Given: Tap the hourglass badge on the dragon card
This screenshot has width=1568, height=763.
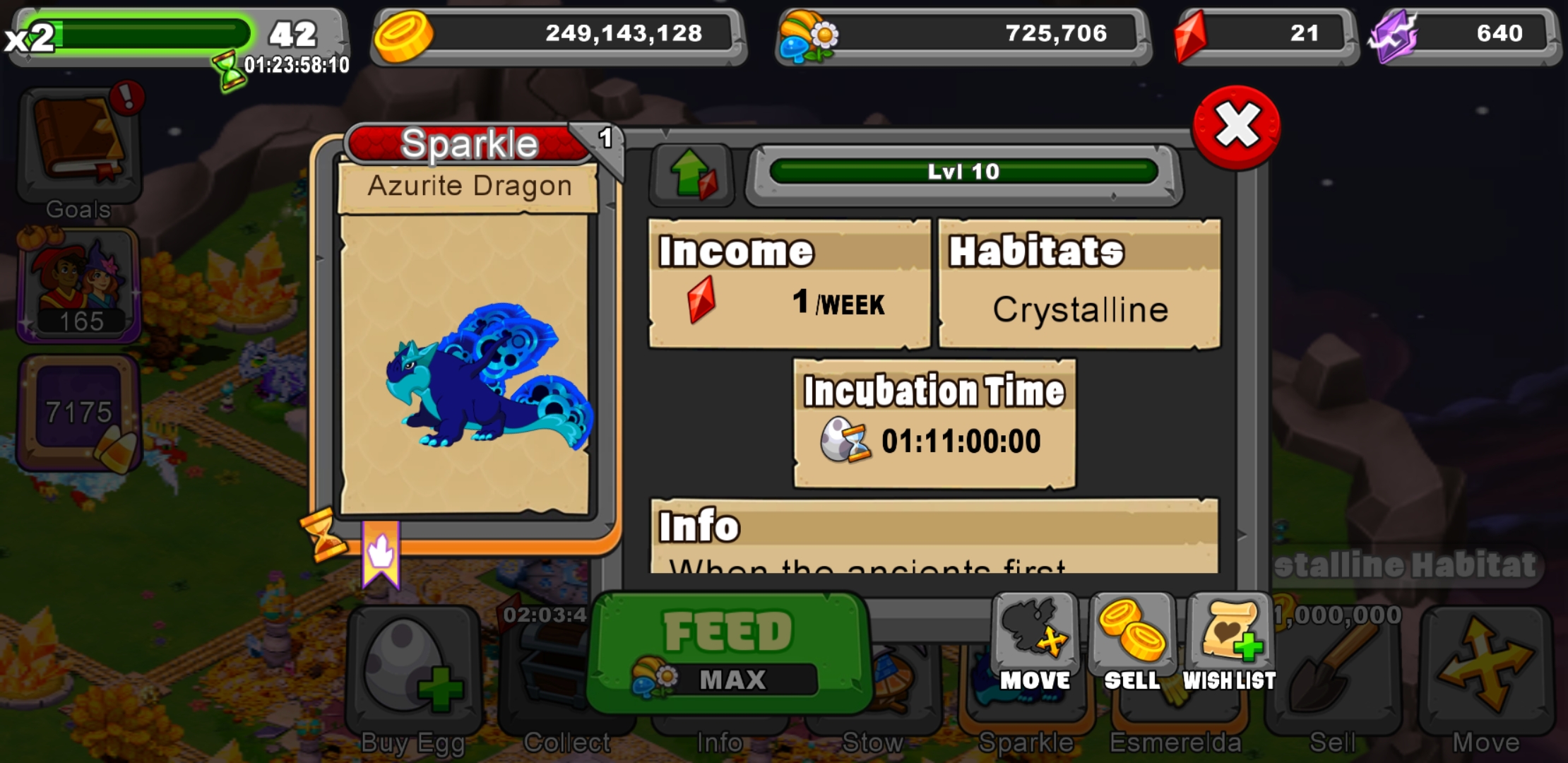Looking at the screenshot, I should (325, 535).
